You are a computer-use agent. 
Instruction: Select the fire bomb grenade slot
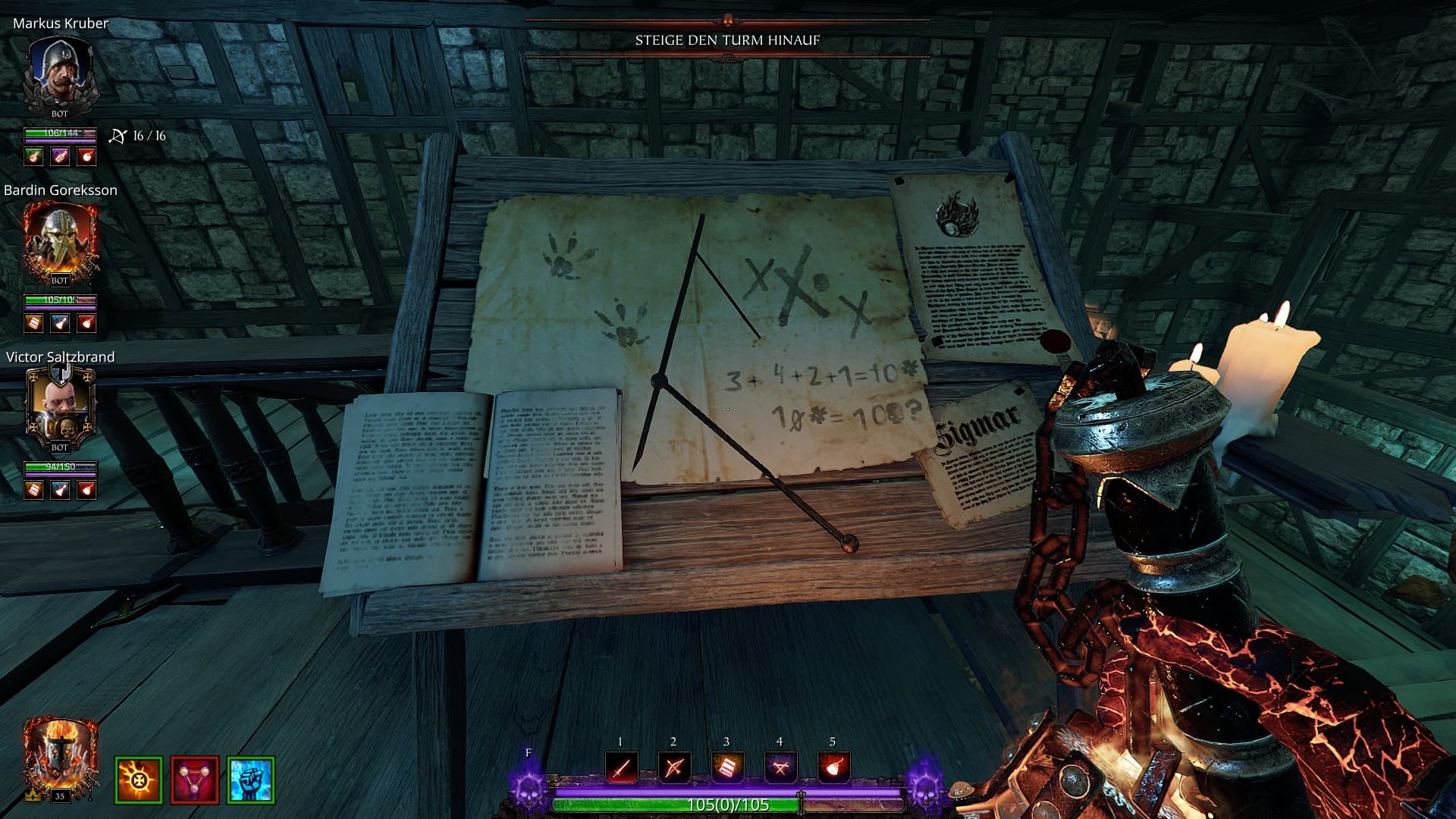tap(833, 768)
